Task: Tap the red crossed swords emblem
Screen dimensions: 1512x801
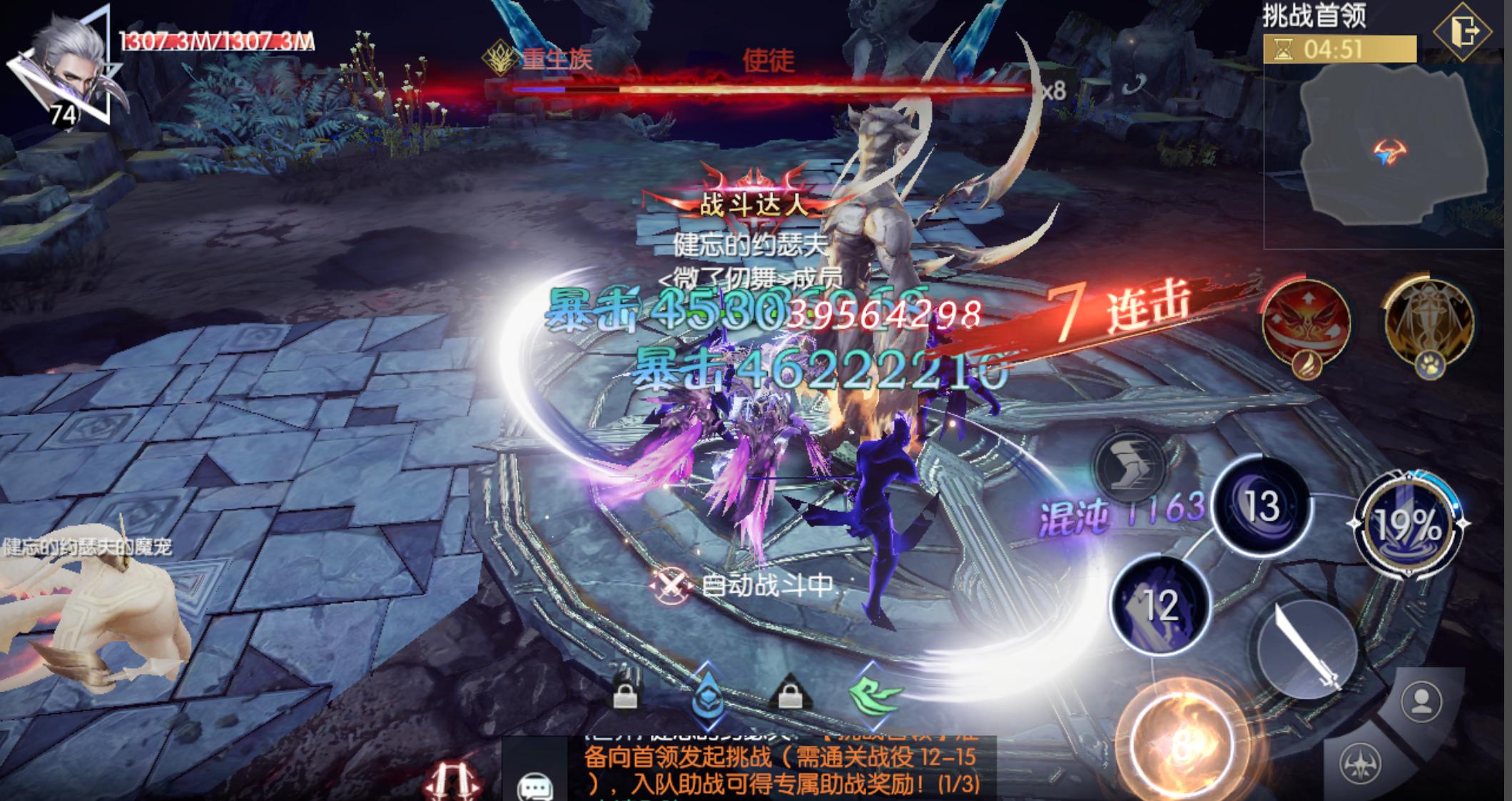Action: tap(457, 782)
